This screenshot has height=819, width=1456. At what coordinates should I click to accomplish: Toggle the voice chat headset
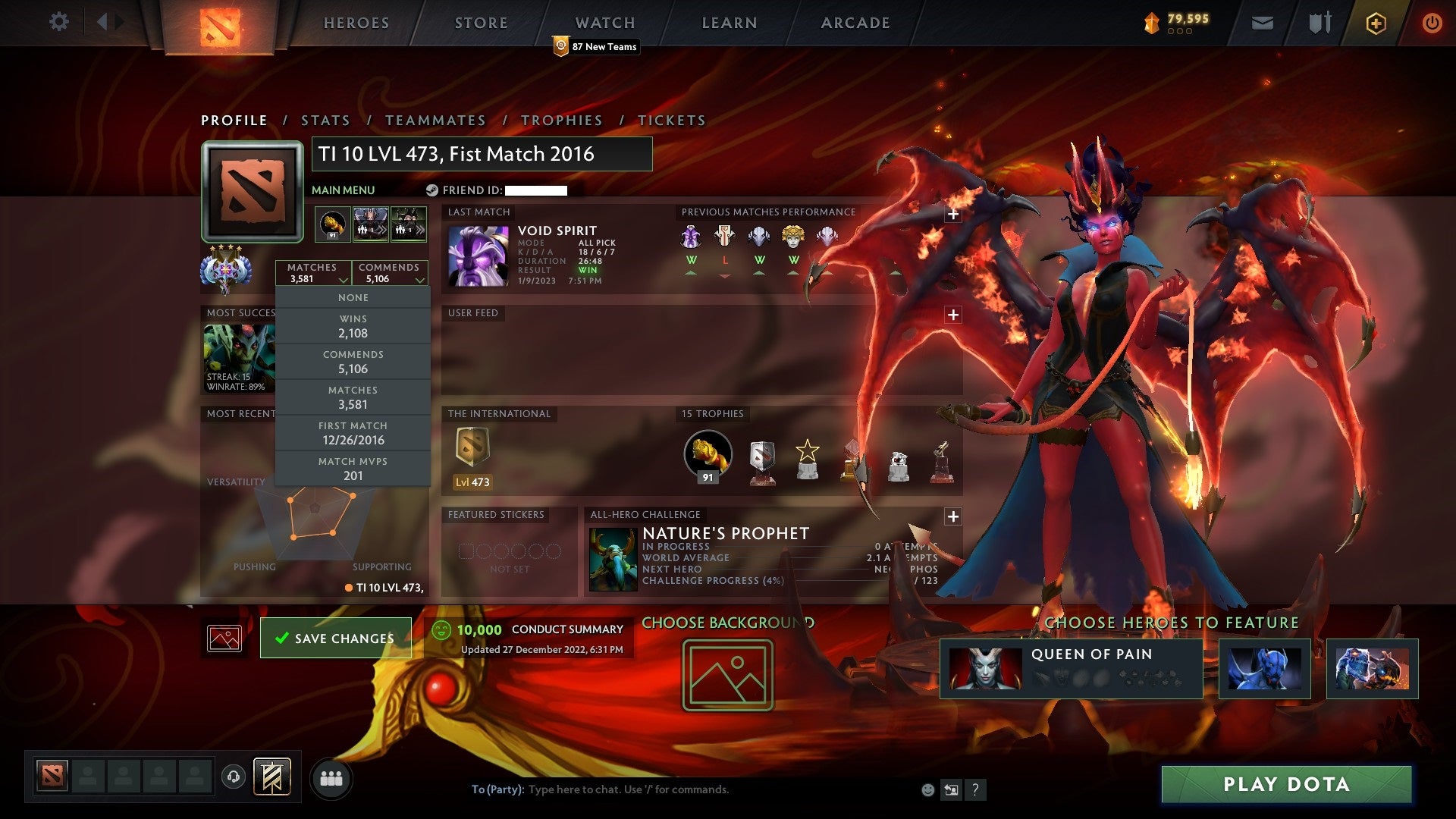coord(233,777)
